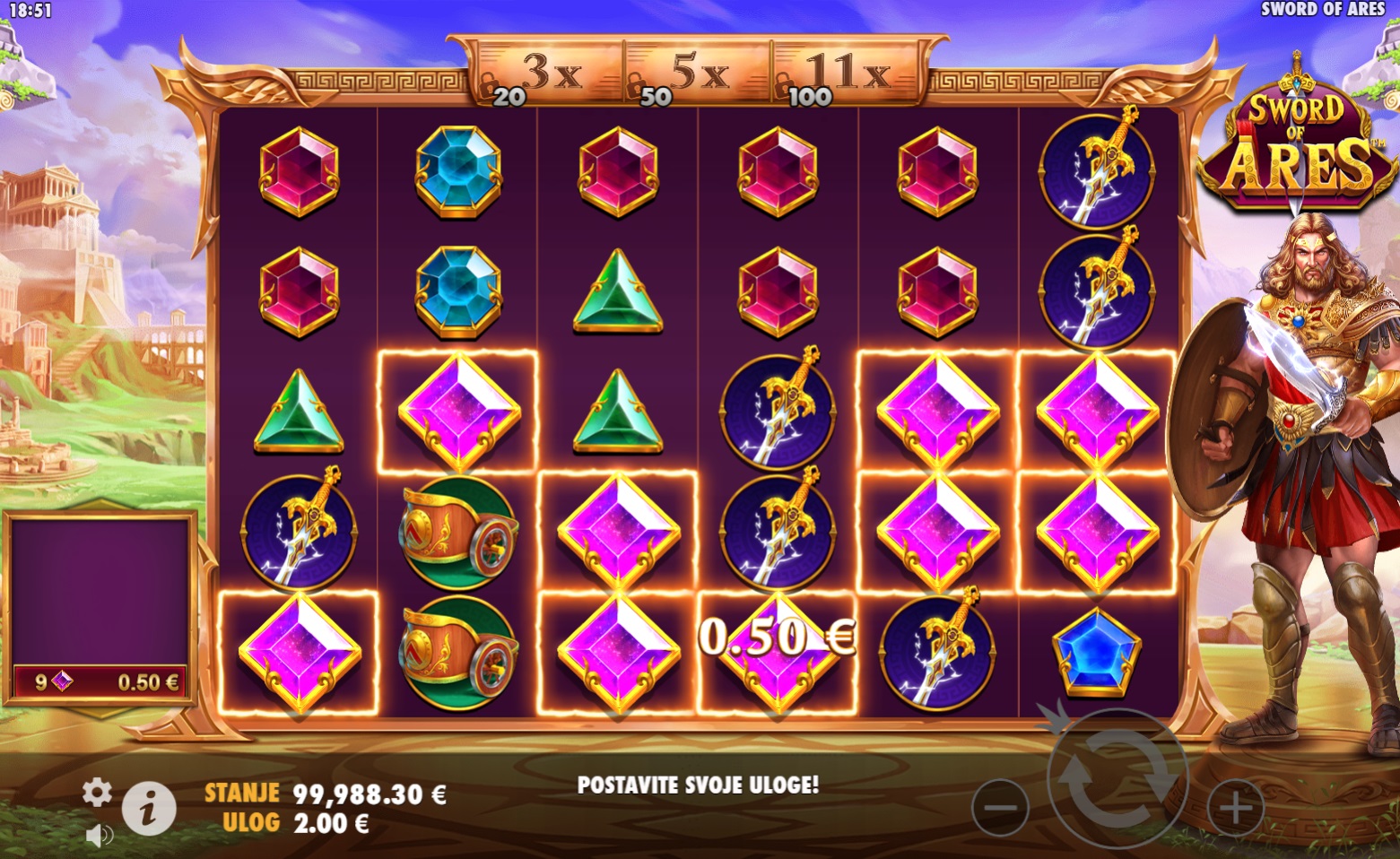Toggle the sound speaker icon
The image size is (1400, 859).
pos(99,836)
